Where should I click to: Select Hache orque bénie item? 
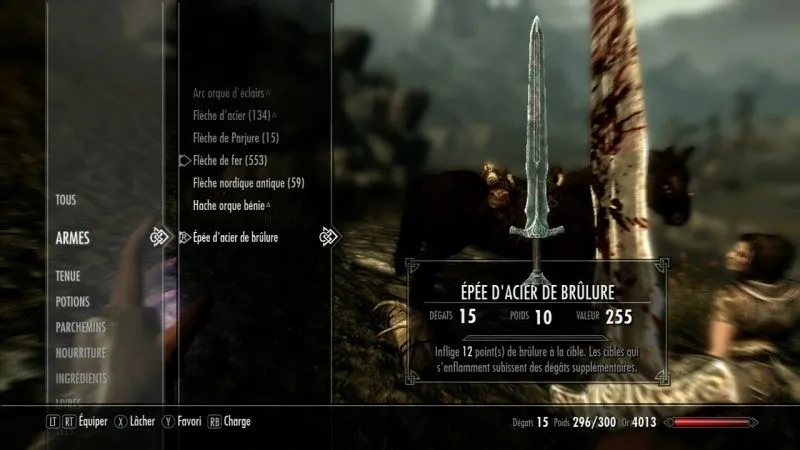[x=229, y=206]
